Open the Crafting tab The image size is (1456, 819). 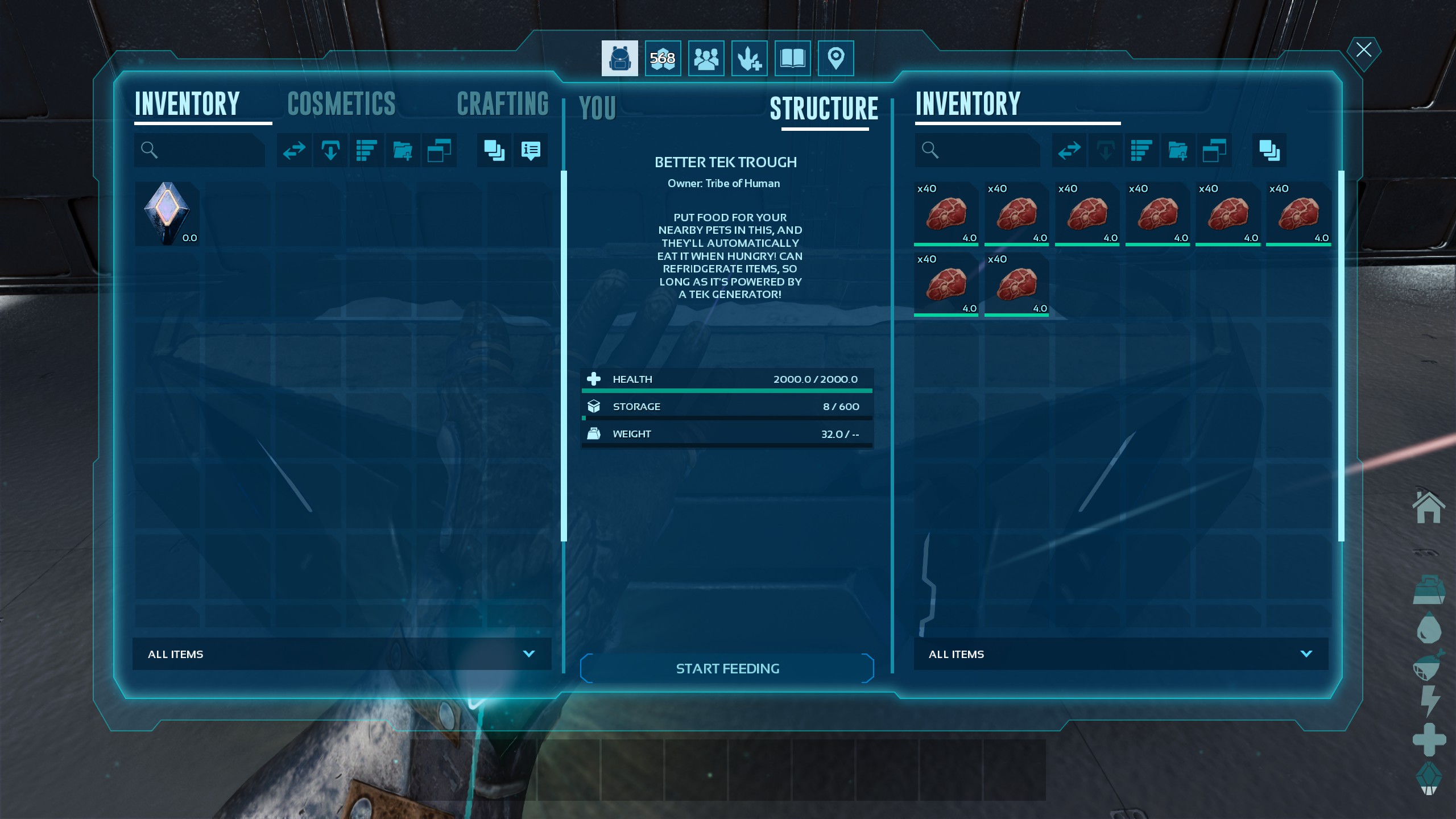tap(502, 104)
